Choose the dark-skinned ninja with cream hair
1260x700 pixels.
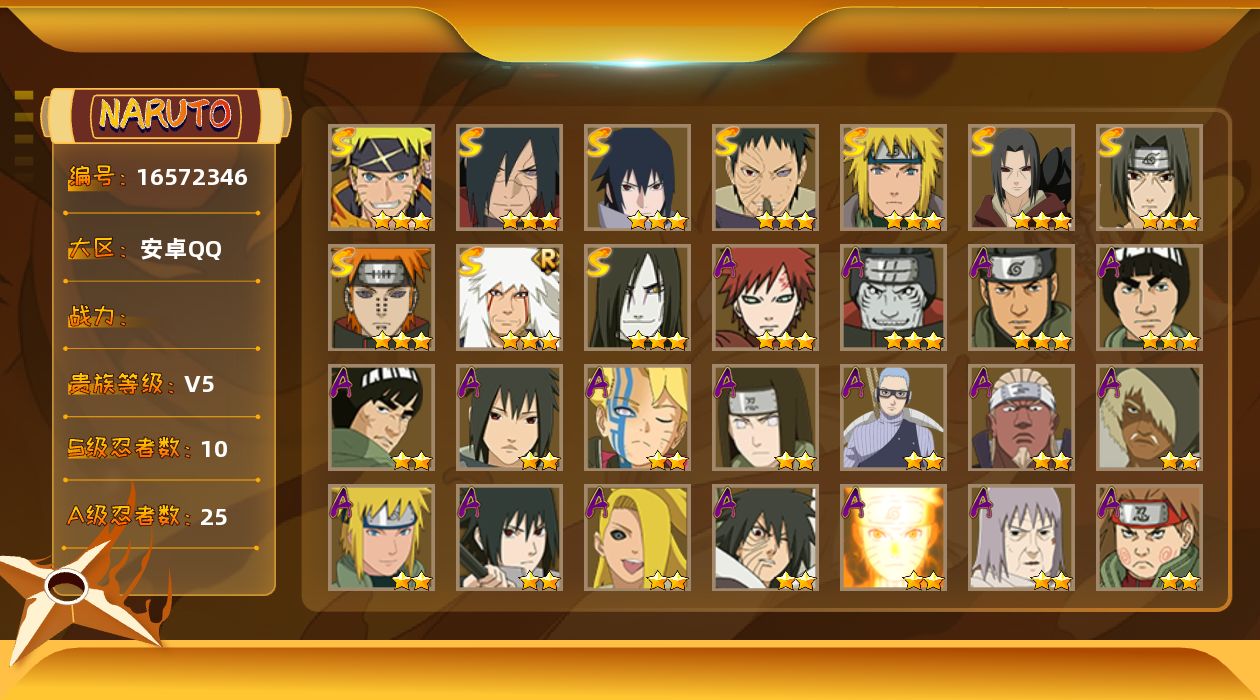pyautogui.click(x=1149, y=417)
